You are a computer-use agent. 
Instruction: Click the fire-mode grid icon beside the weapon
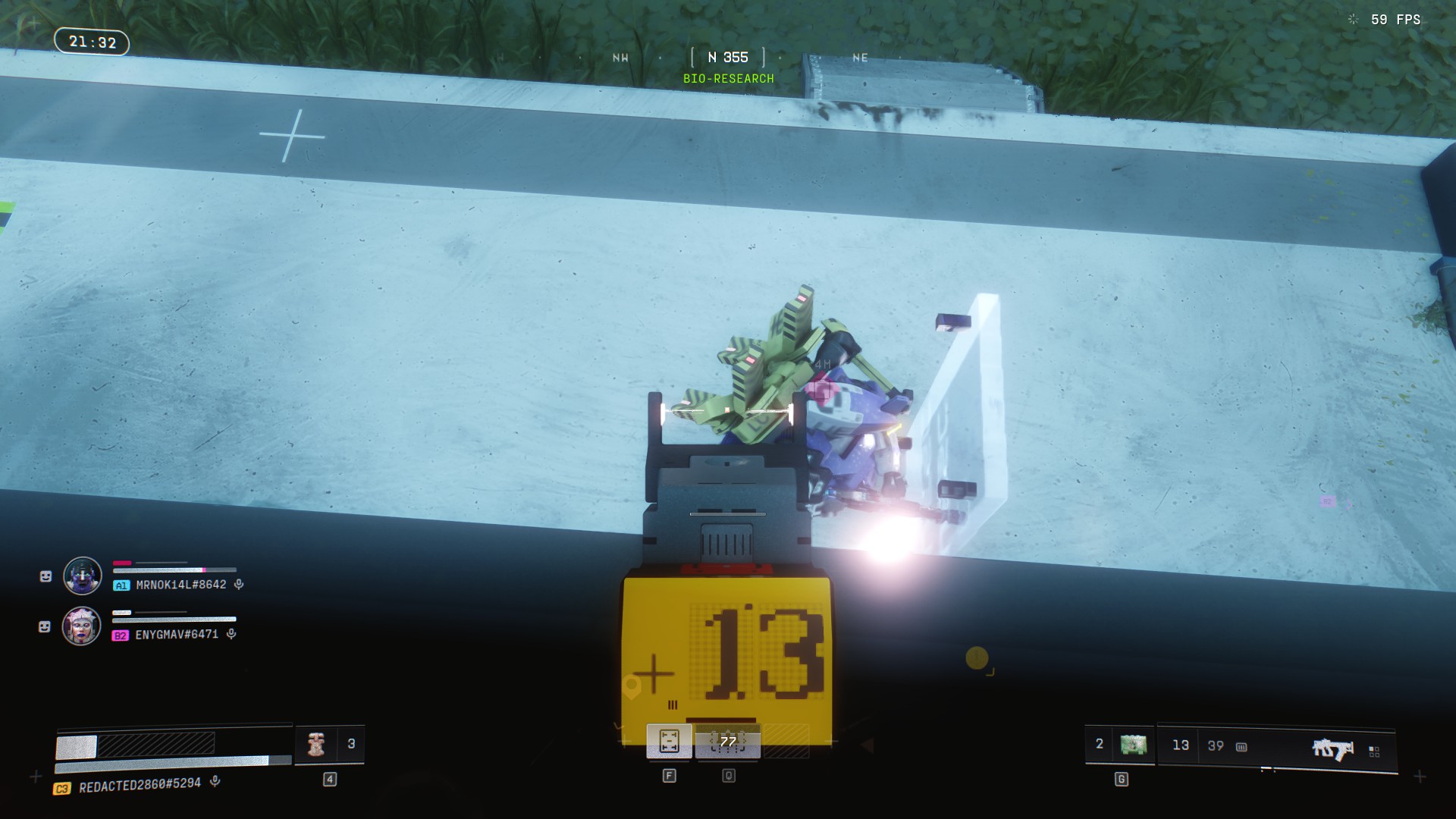[x=1374, y=752]
